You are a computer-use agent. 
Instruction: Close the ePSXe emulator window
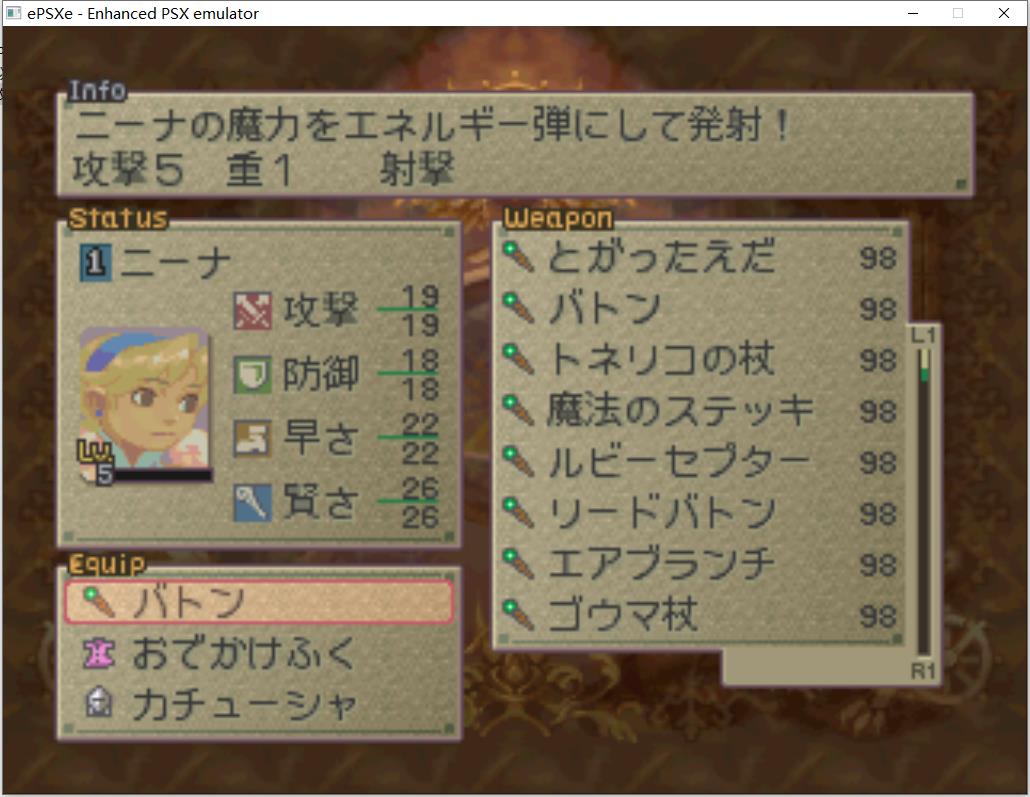(1004, 13)
